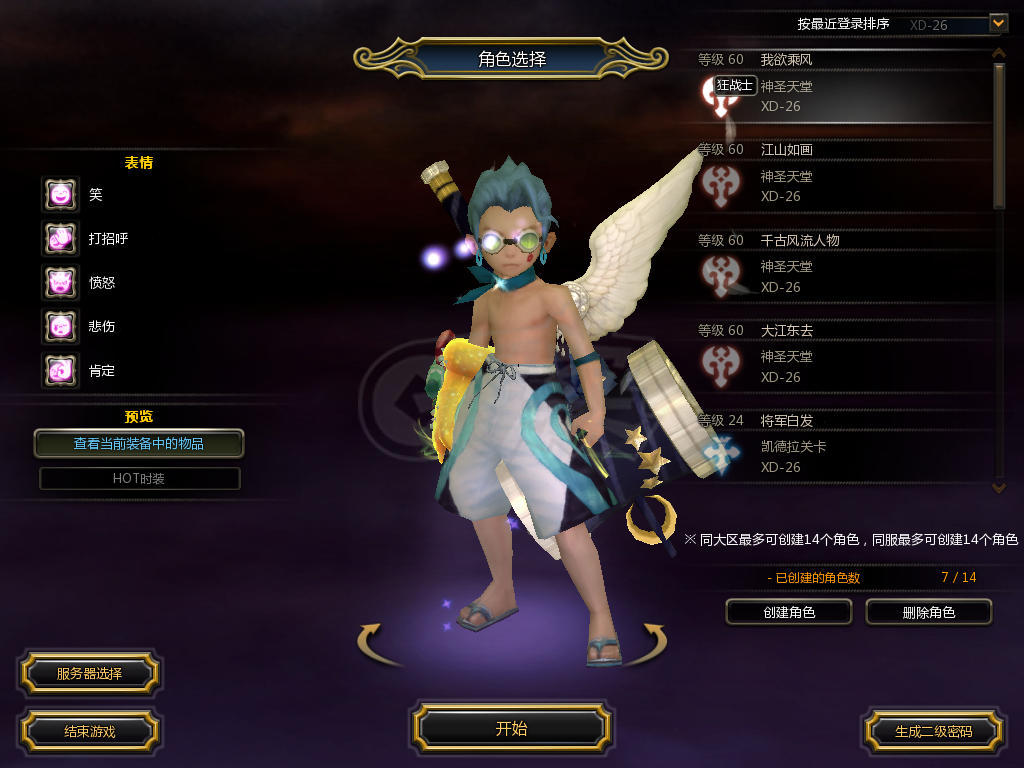
Task: Select the 愤怒 angry emote icon
Action: coord(60,282)
